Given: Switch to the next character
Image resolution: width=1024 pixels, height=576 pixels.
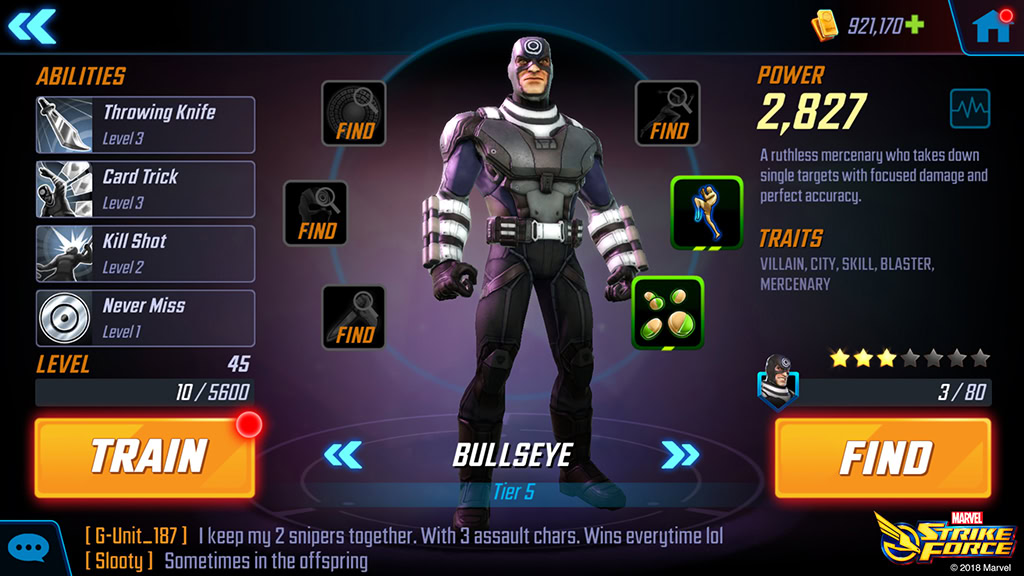Looking at the screenshot, I should coord(681,456).
